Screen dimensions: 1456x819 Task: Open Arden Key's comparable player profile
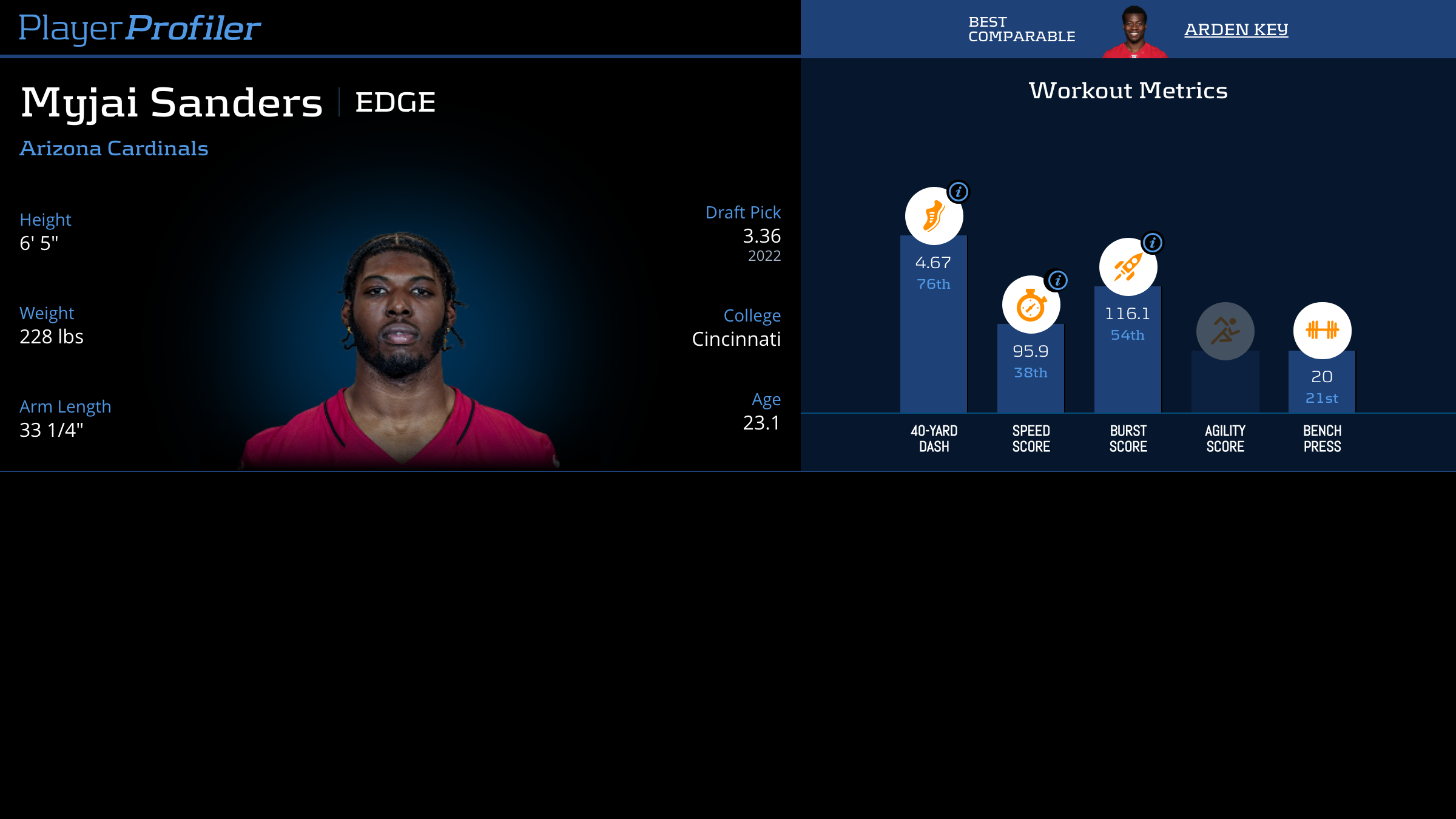pos(1236,29)
